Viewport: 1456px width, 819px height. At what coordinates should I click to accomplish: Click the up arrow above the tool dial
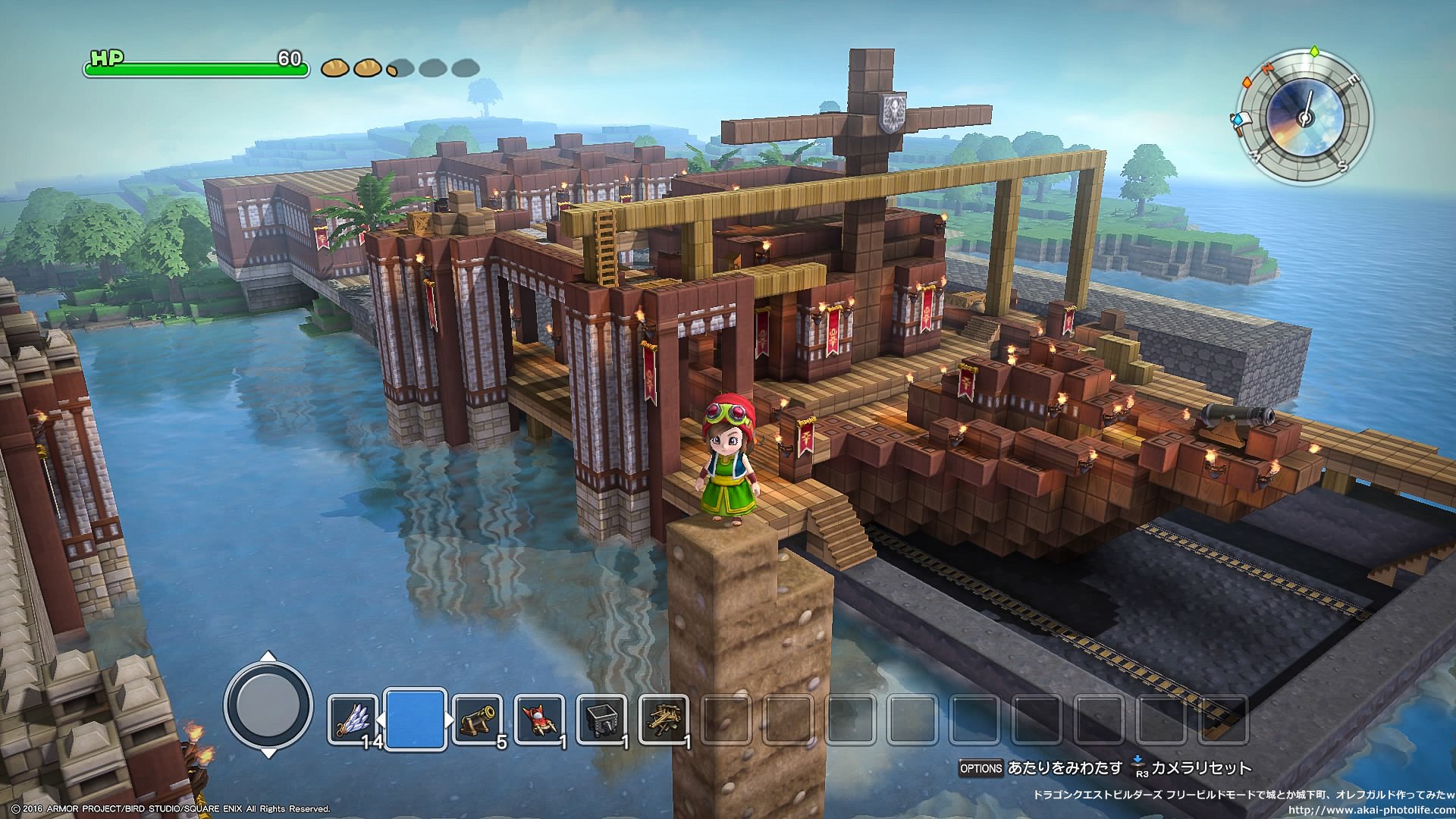tap(268, 657)
